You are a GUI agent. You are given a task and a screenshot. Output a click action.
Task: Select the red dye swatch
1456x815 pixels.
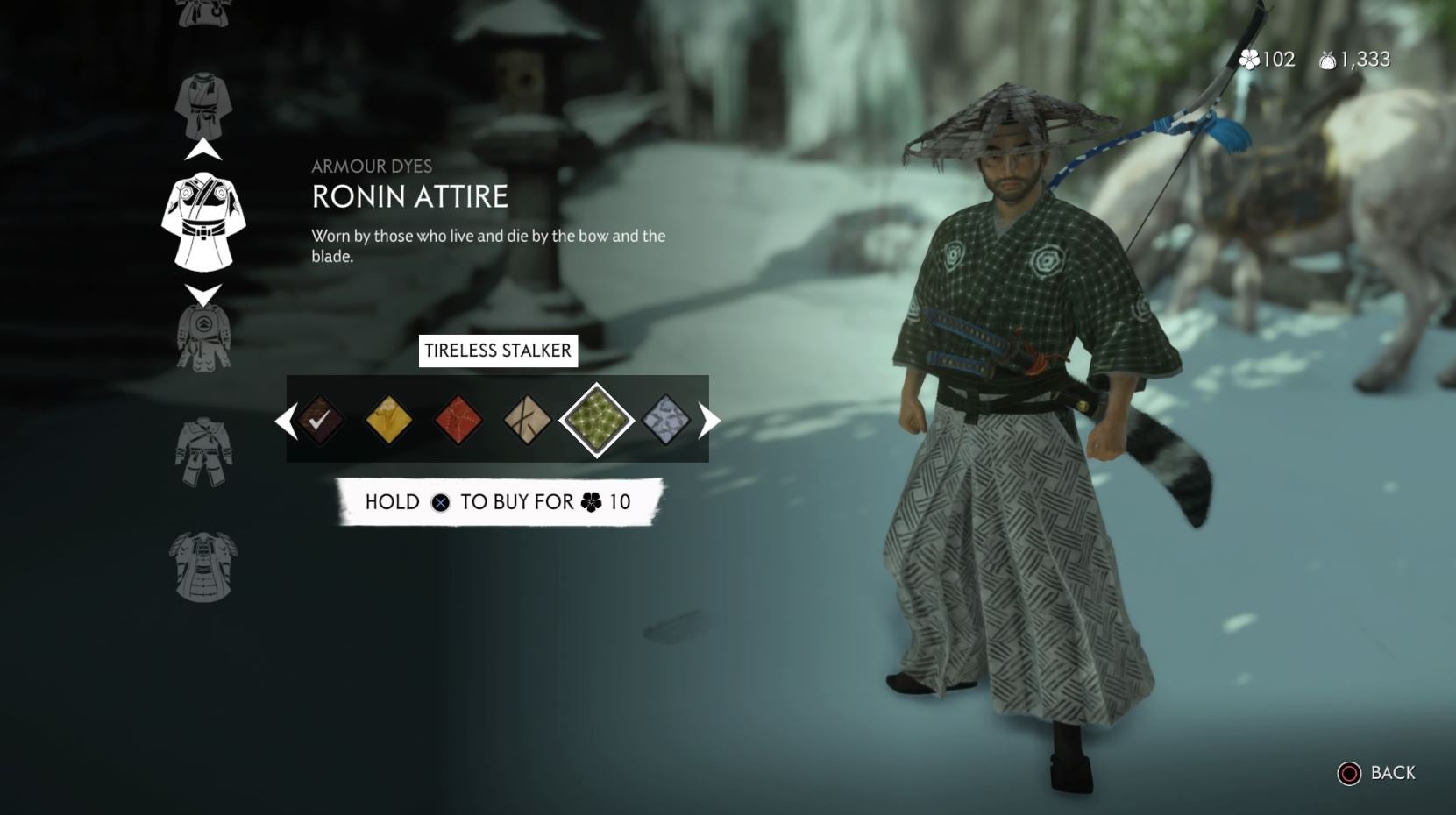[x=458, y=421]
